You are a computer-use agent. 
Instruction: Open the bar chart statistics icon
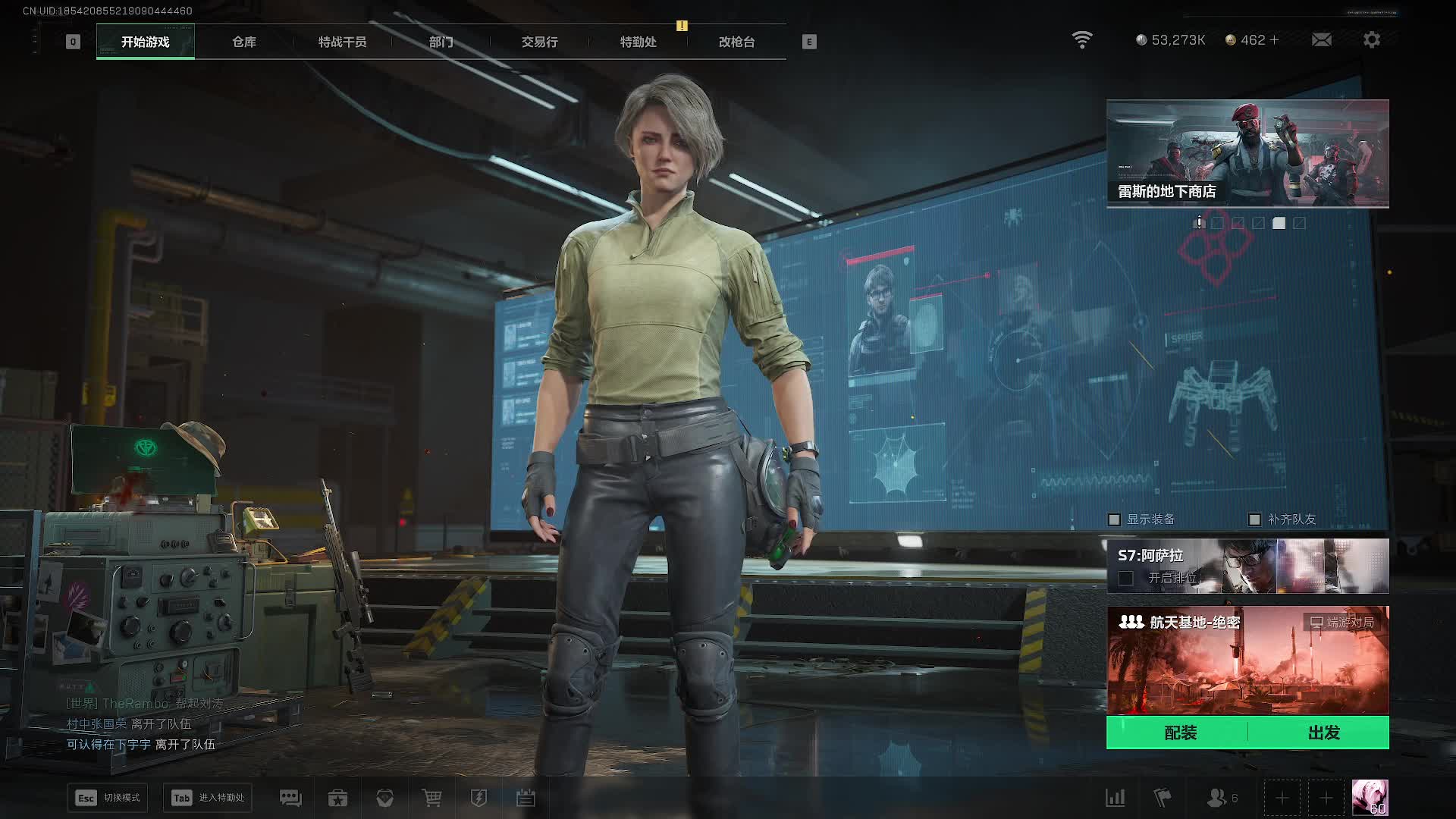[x=1115, y=798]
